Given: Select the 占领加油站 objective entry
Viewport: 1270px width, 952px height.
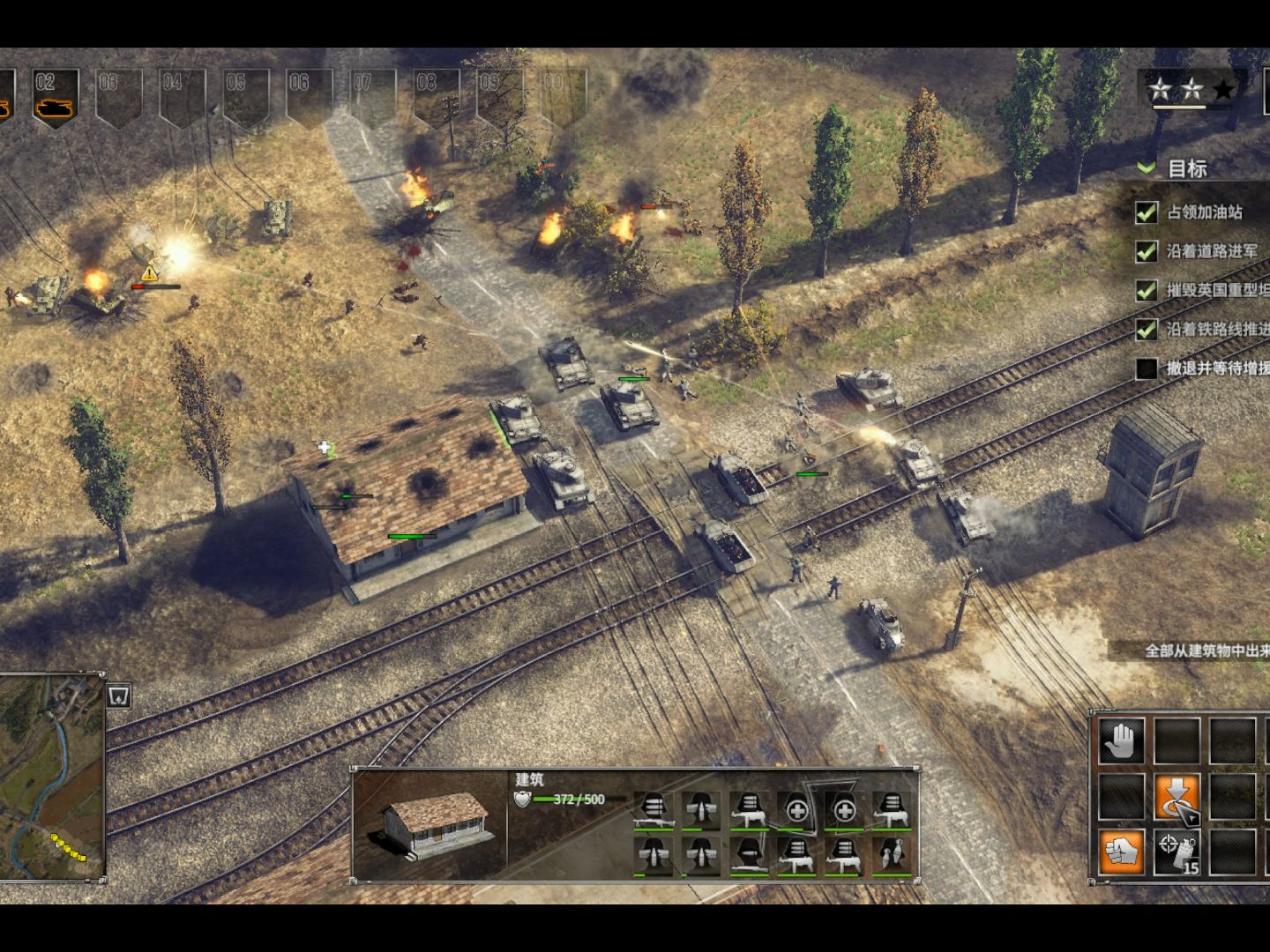Looking at the screenshot, I should pyautogui.click(x=1204, y=212).
